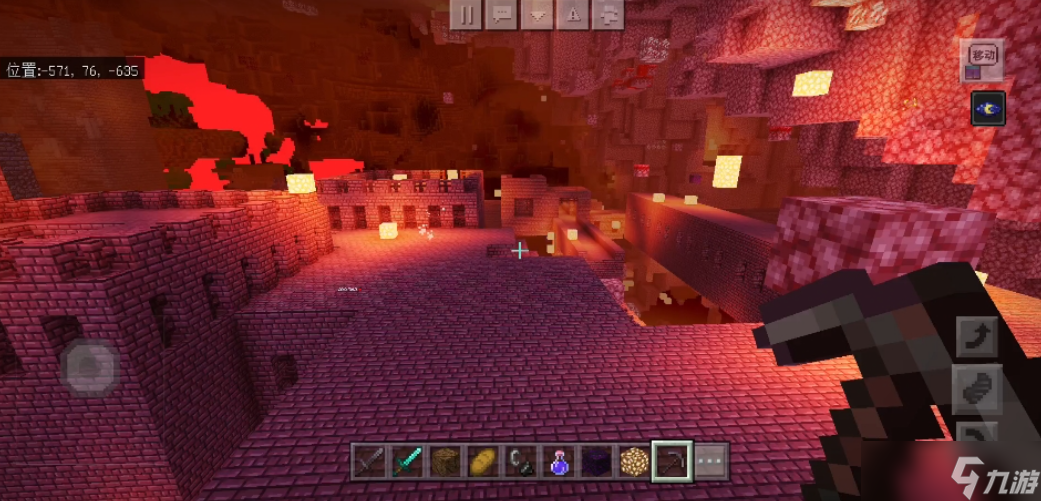This screenshot has width=1041, height=501.
Task: Select the highlighted pickaxe hotbar slot
Action: (x=670, y=461)
